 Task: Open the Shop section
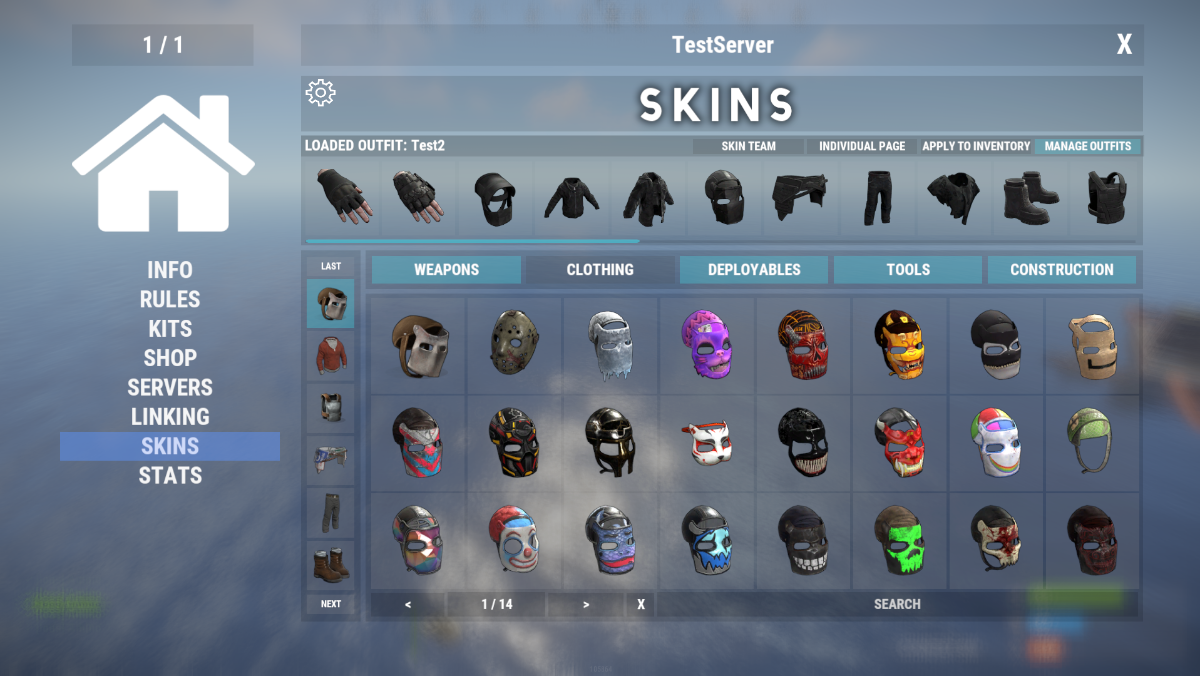(x=170, y=358)
